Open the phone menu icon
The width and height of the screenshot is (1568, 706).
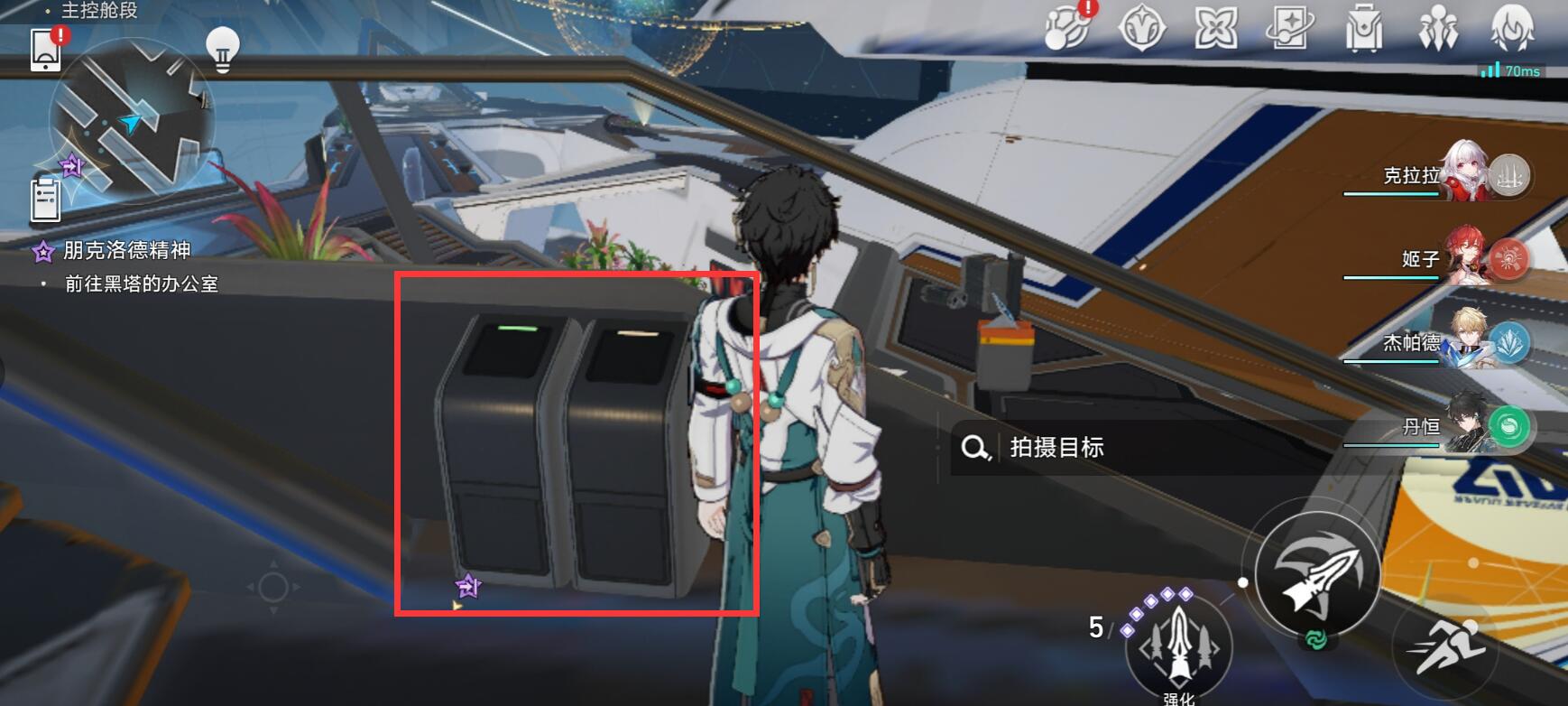pos(46,49)
